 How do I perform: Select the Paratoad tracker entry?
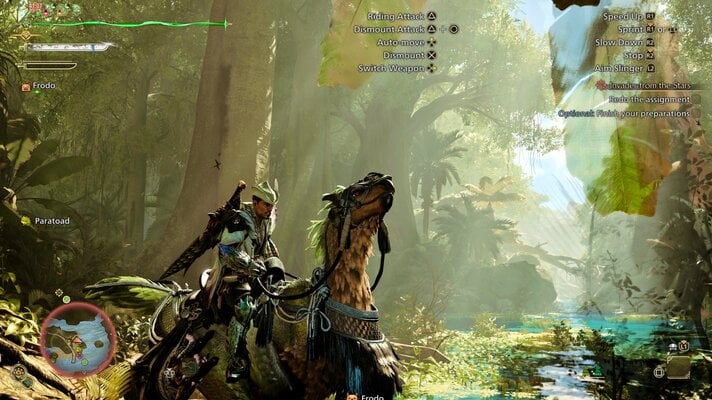(48, 220)
